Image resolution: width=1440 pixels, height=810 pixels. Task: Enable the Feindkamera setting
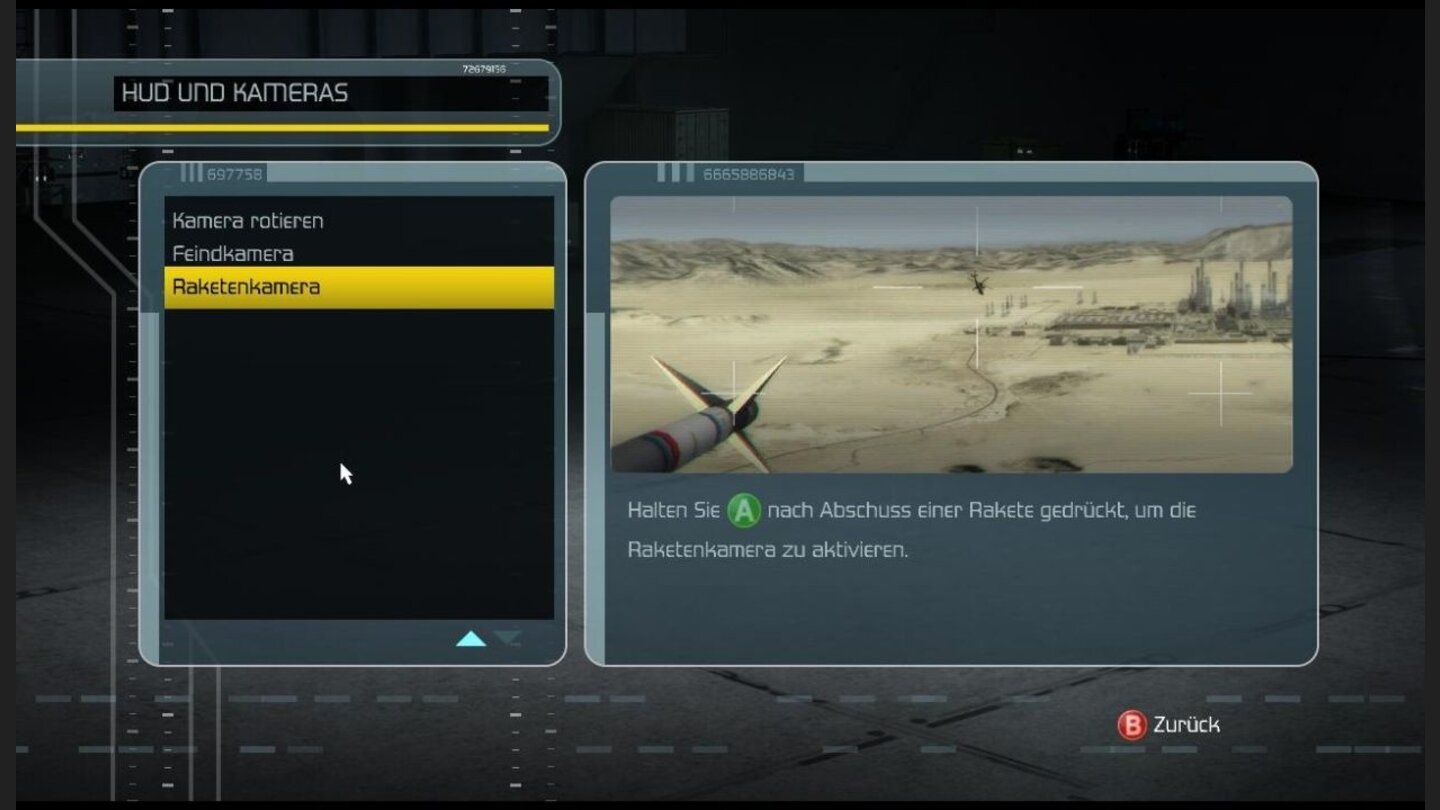coord(232,253)
